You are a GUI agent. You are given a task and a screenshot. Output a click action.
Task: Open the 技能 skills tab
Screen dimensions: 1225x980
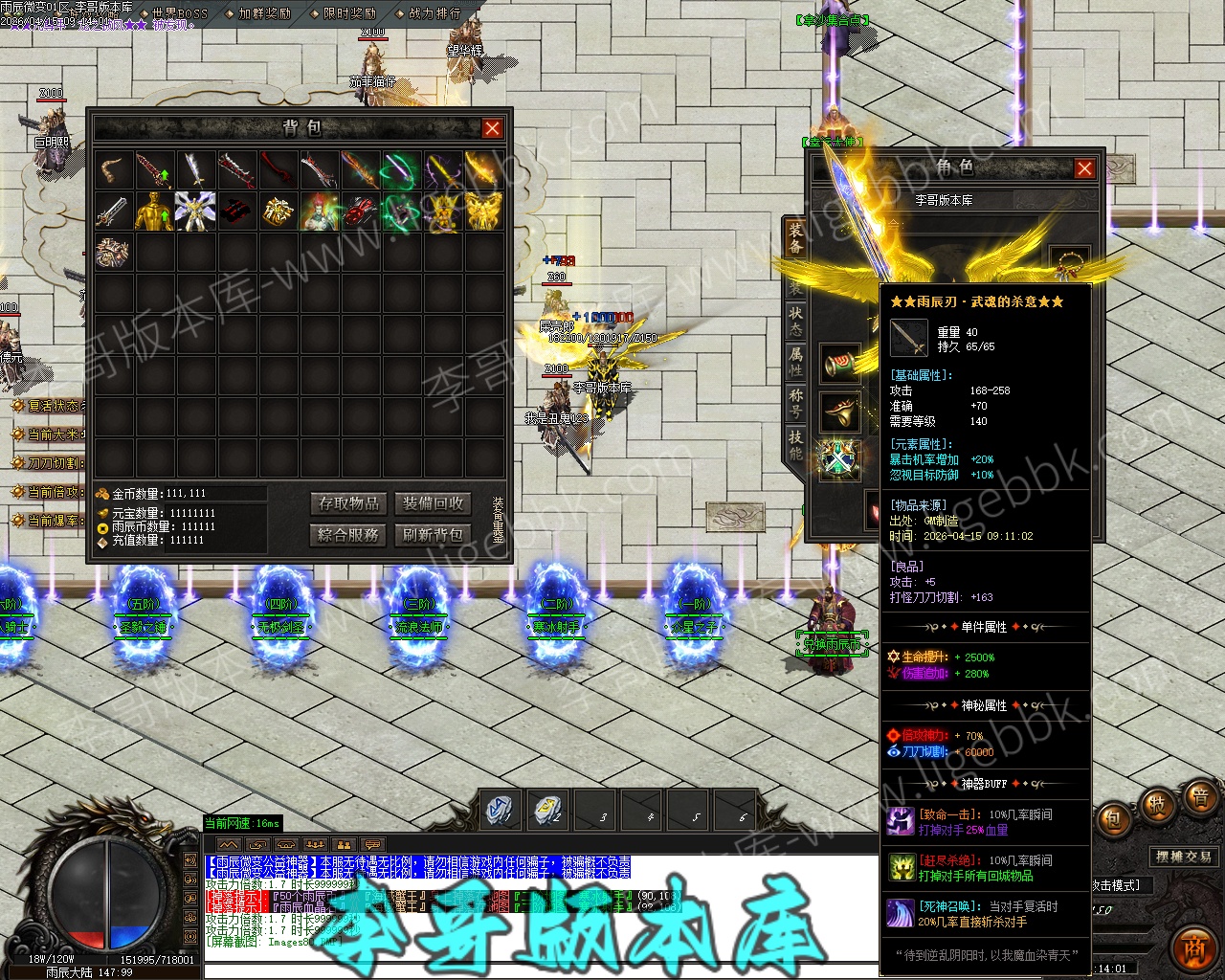(x=795, y=444)
